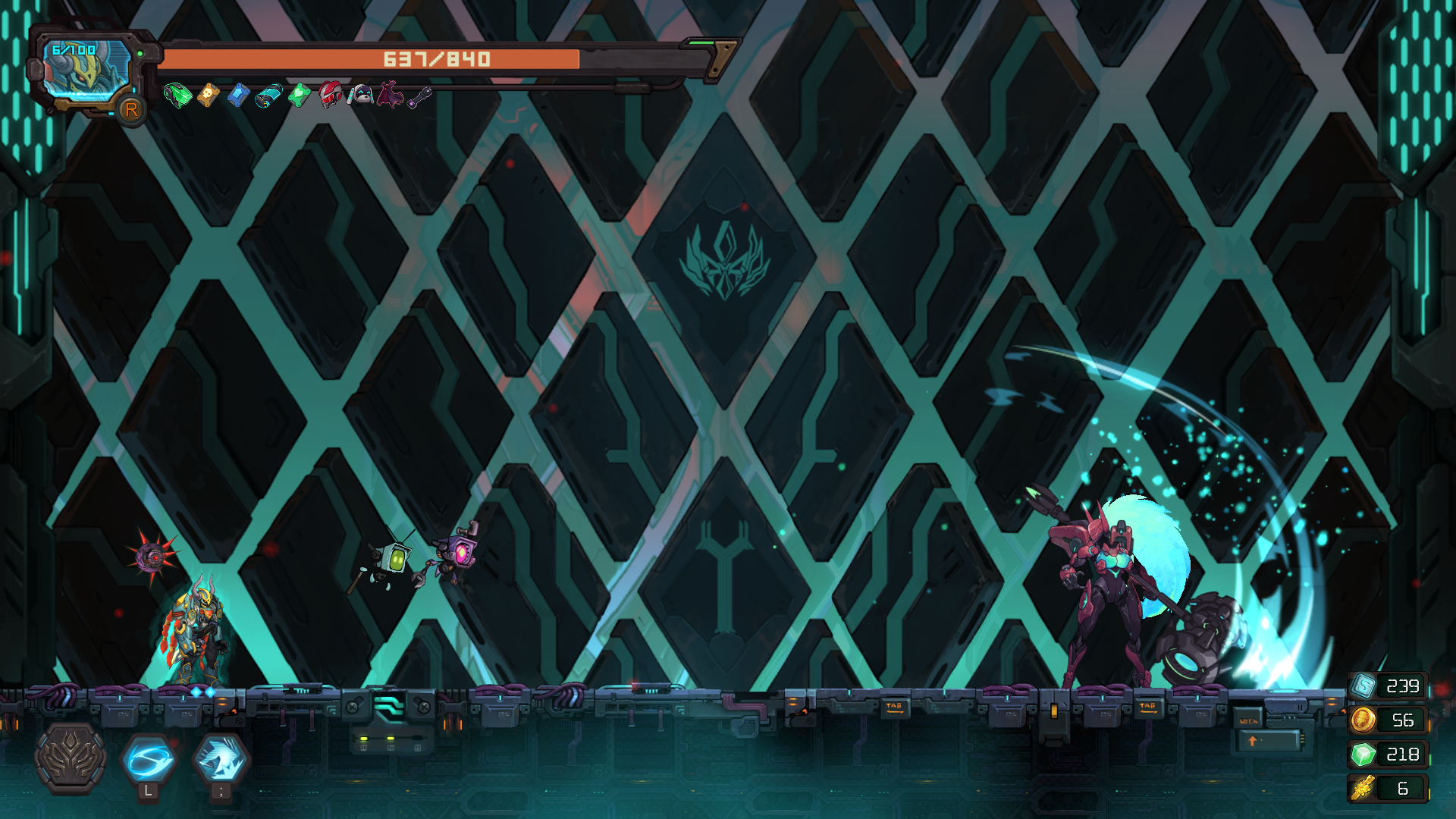
Task: Activate the grey emblem ultimate skill
Action: (71, 758)
